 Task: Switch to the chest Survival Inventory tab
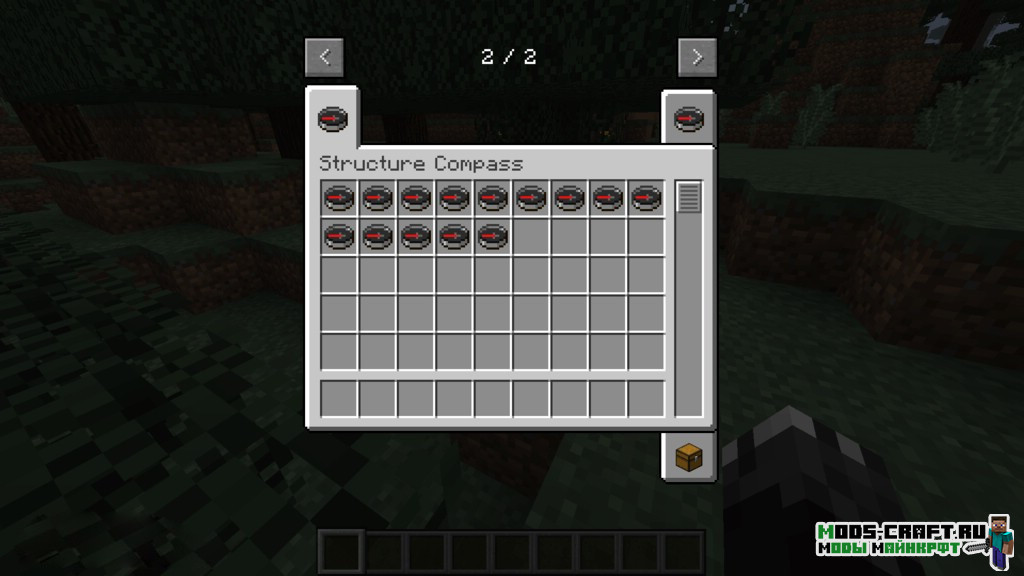point(688,458)
